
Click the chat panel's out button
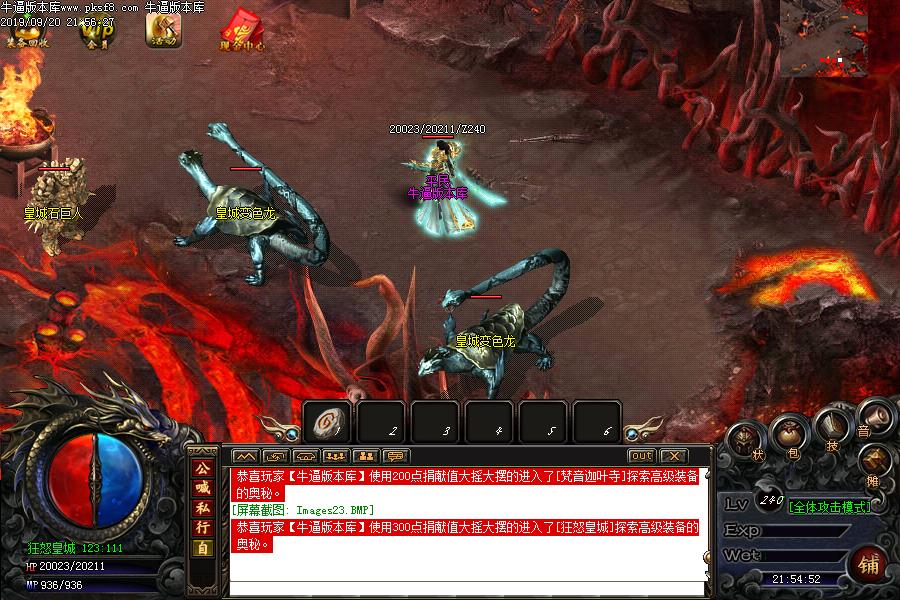point(641,456)
